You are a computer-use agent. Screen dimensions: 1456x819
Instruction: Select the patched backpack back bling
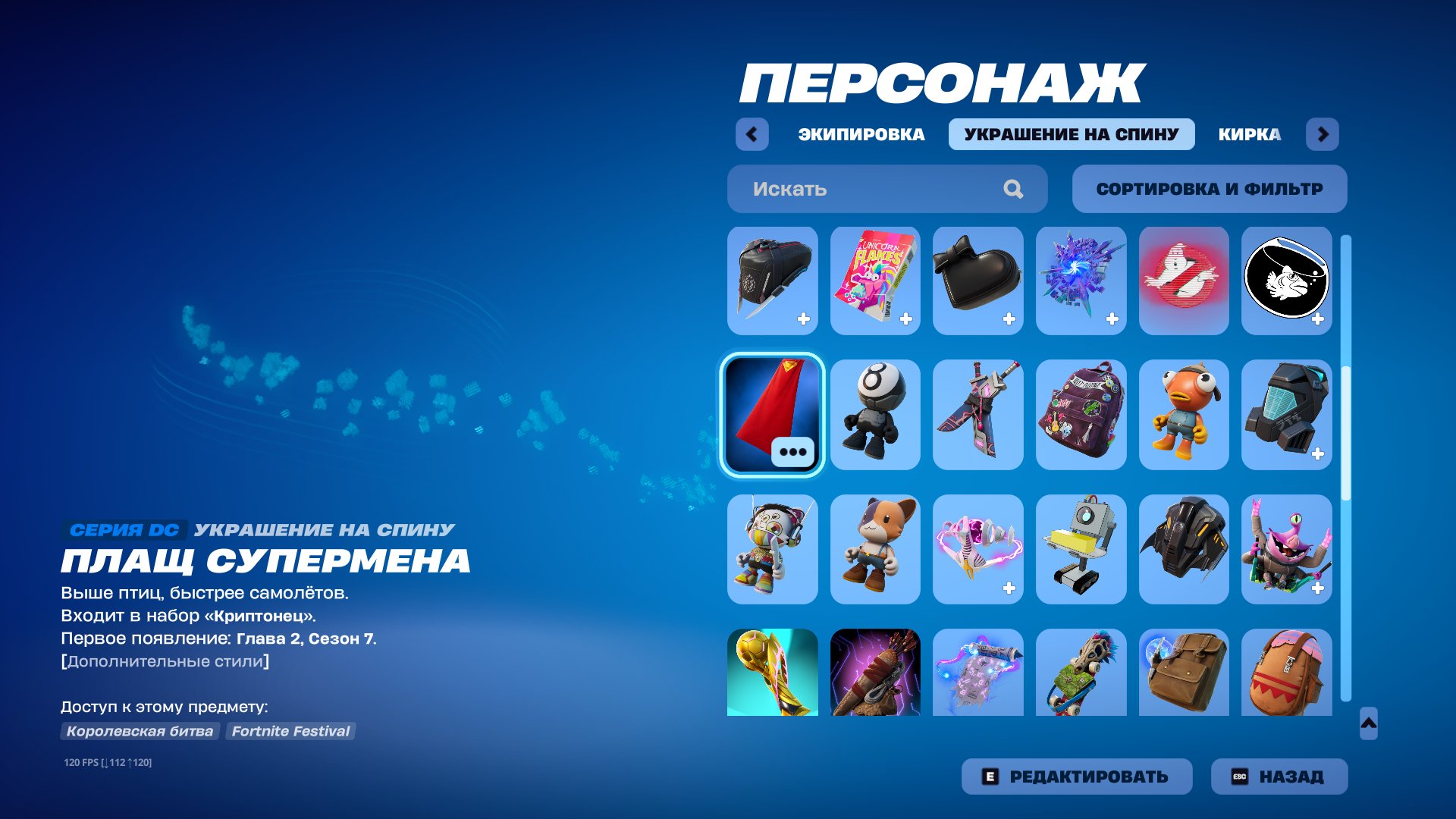1081,416
